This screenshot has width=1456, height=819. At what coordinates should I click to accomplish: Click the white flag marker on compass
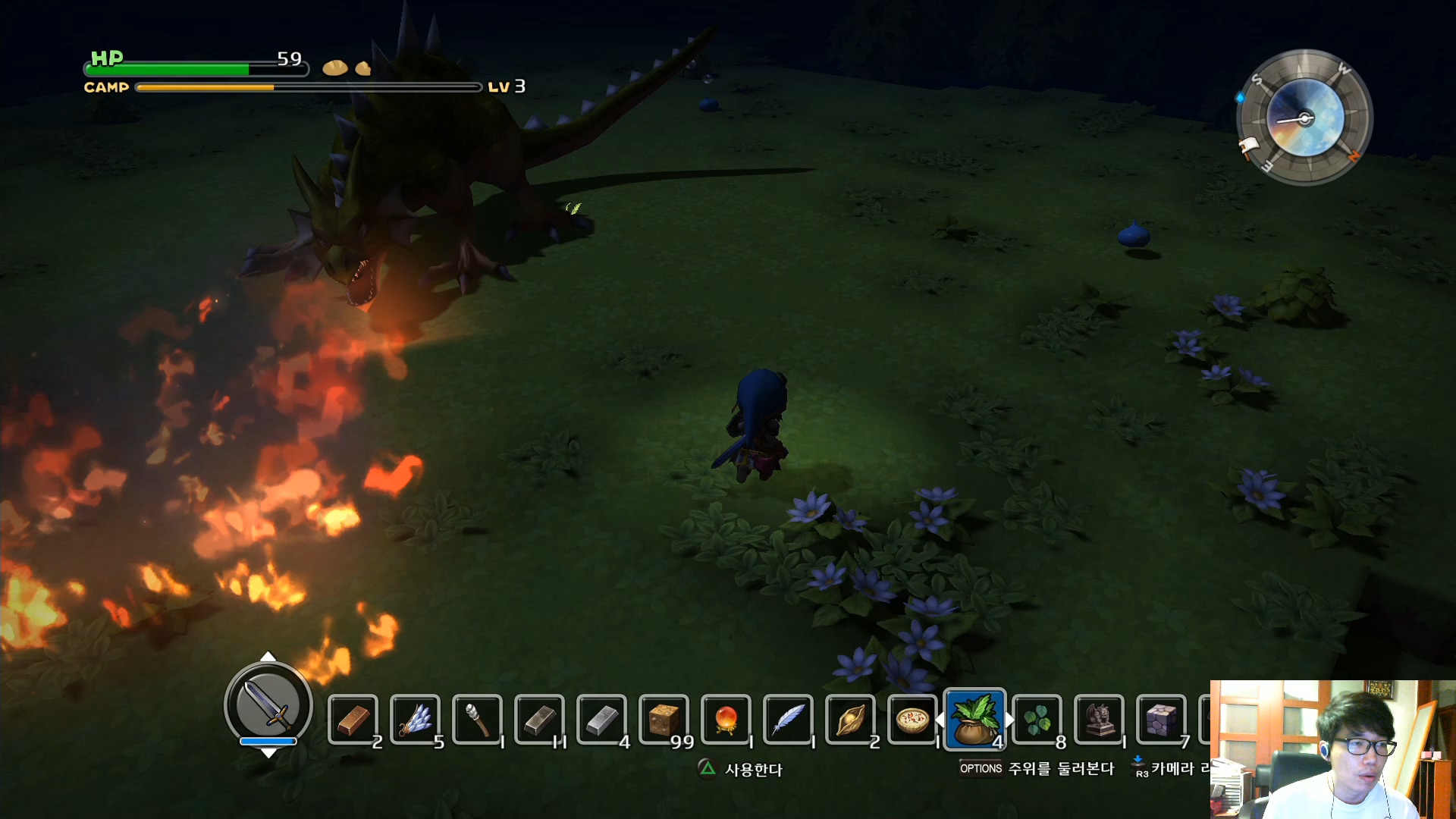[1248, 146]
